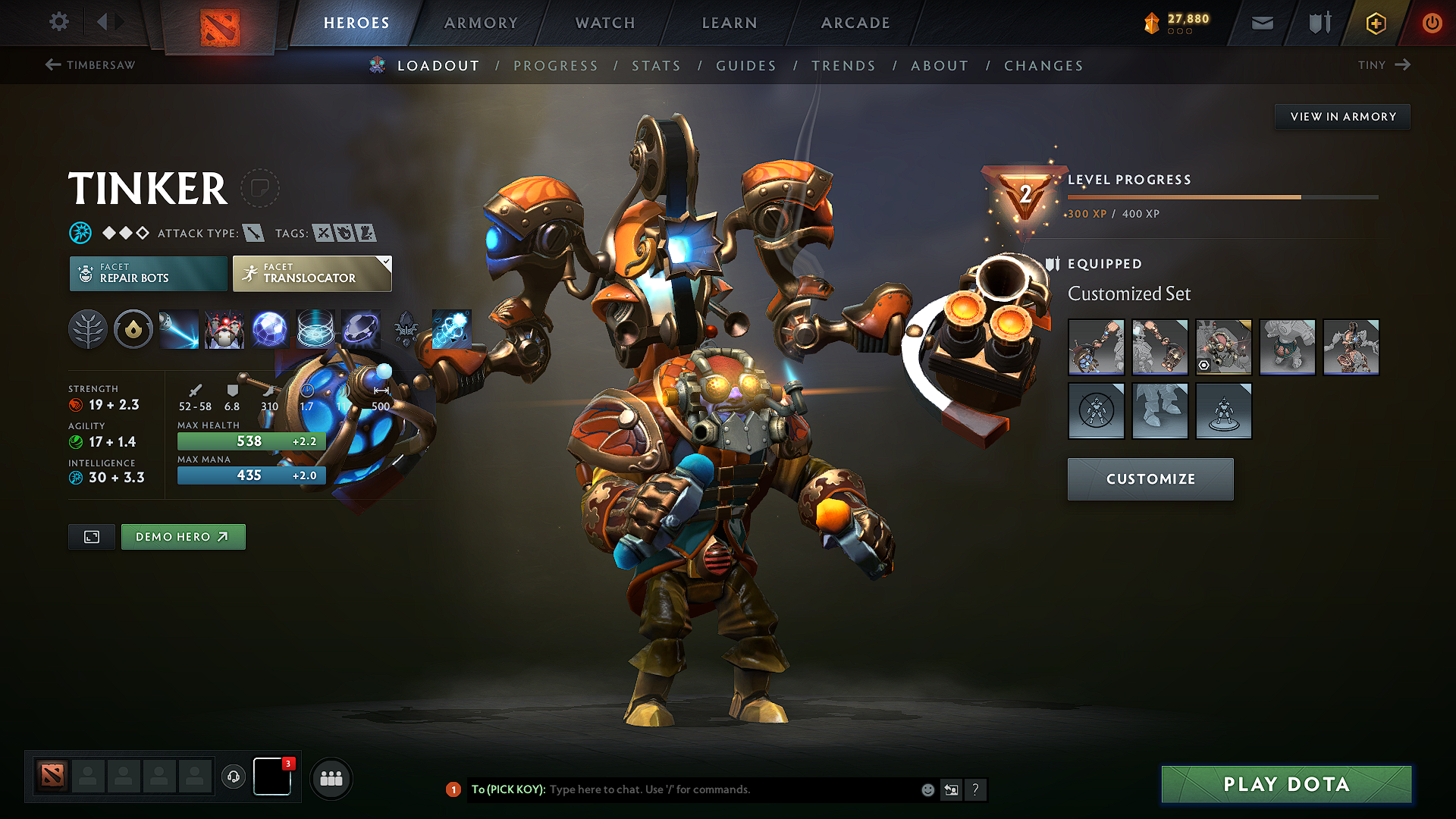This screenshot has width=1456, height=819.
Task: Open the Rearm ability icon
Action: (452, 329)
